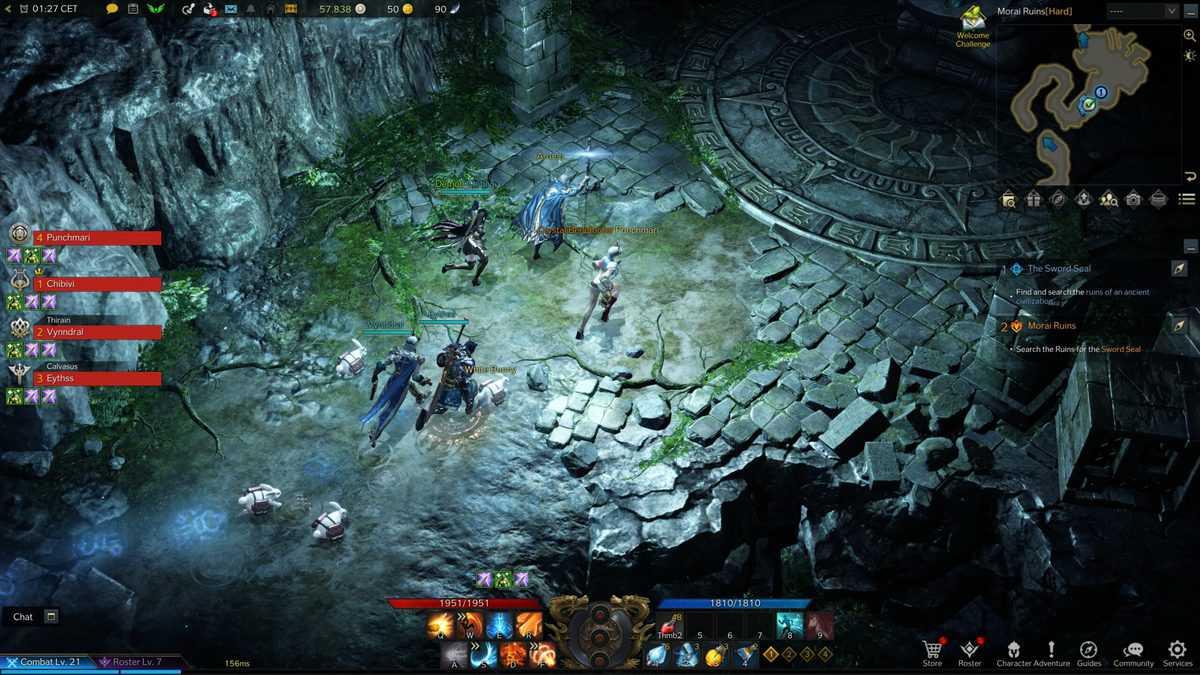
Task: Open the Chat window
Action: click(x=23, y=617)
